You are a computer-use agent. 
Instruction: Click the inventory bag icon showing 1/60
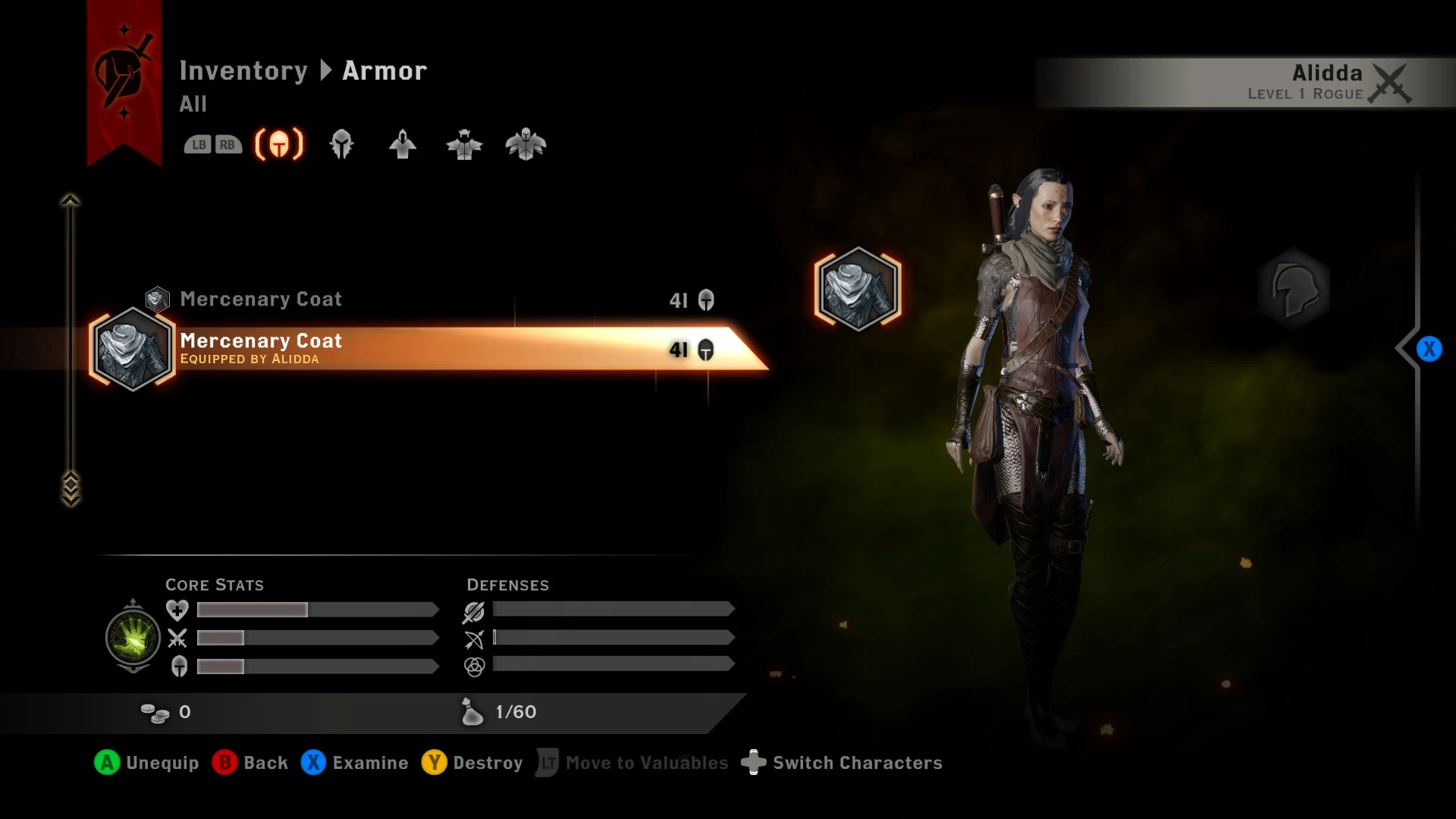[x=472, y=711]
